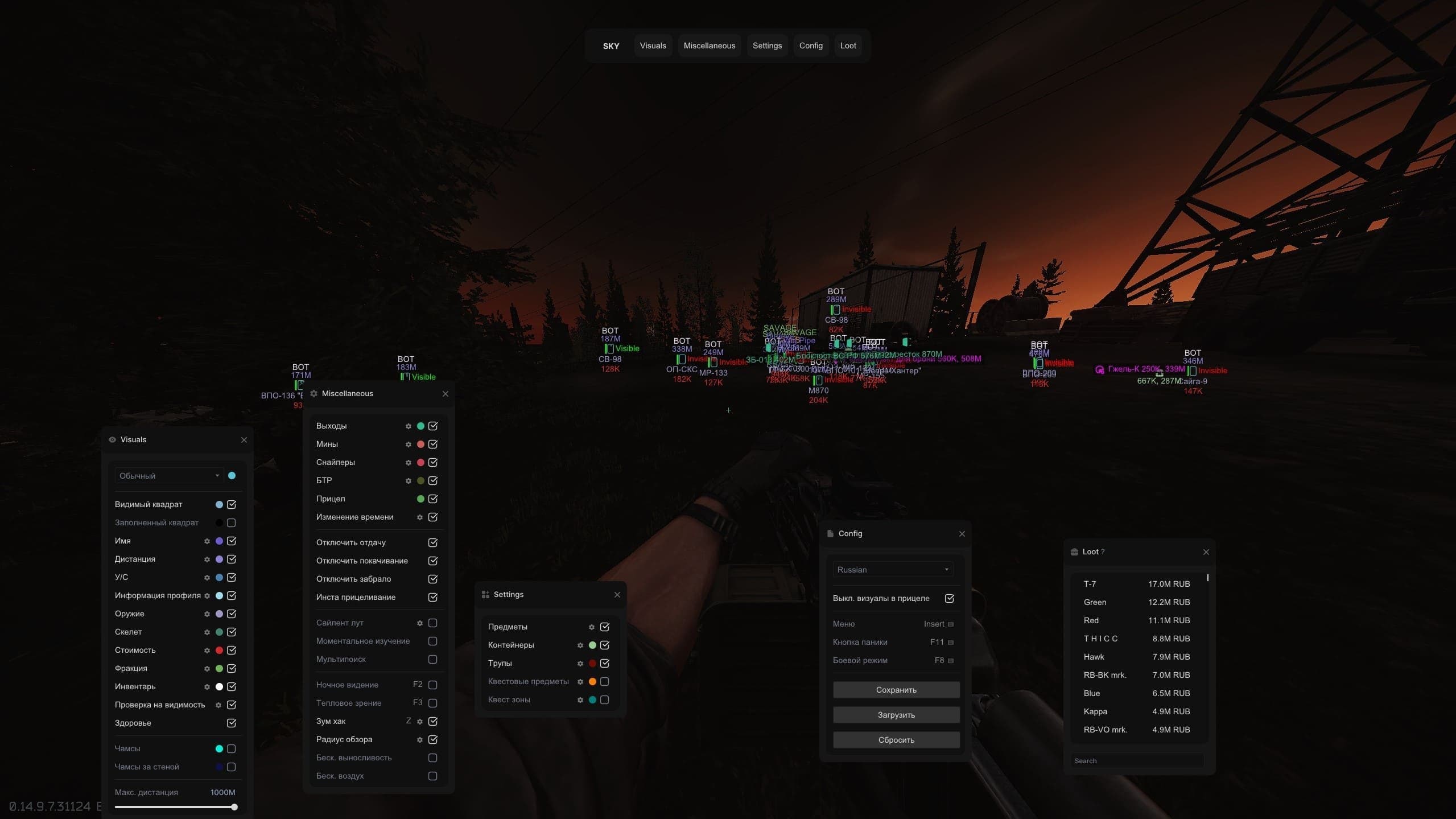
Task: Open gear settings for Предметы in Settings
Action: tap(591, 627)
